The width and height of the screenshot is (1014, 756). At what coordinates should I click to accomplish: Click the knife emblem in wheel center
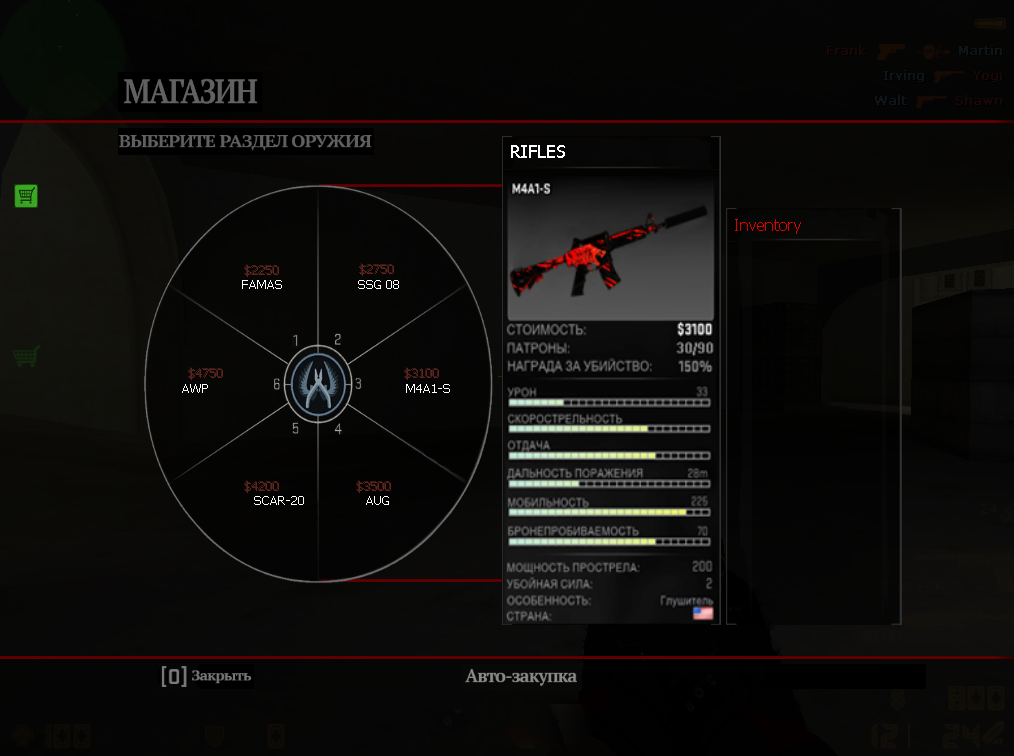click(318, 384)
